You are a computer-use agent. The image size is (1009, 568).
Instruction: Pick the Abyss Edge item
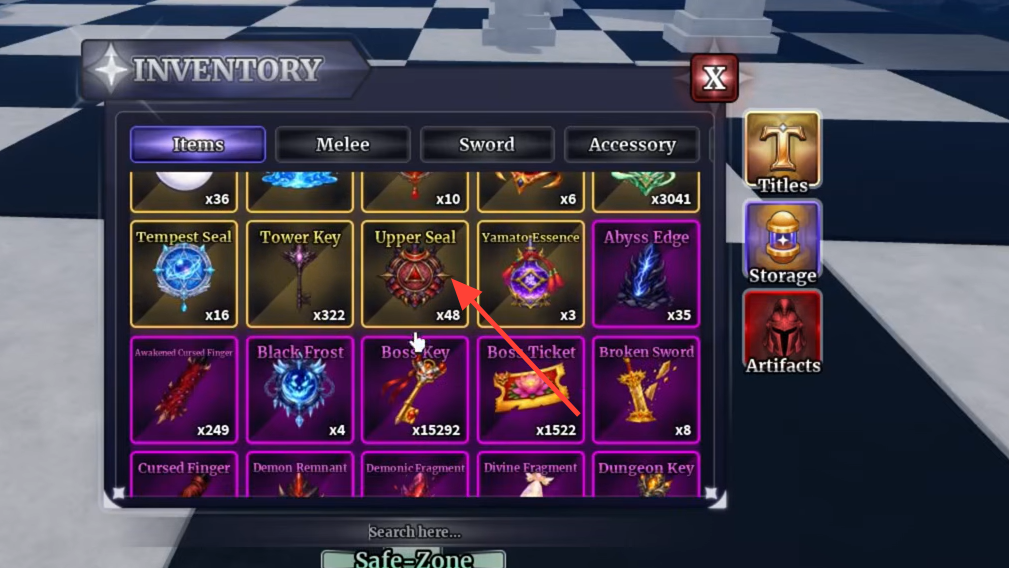[646, 275]
